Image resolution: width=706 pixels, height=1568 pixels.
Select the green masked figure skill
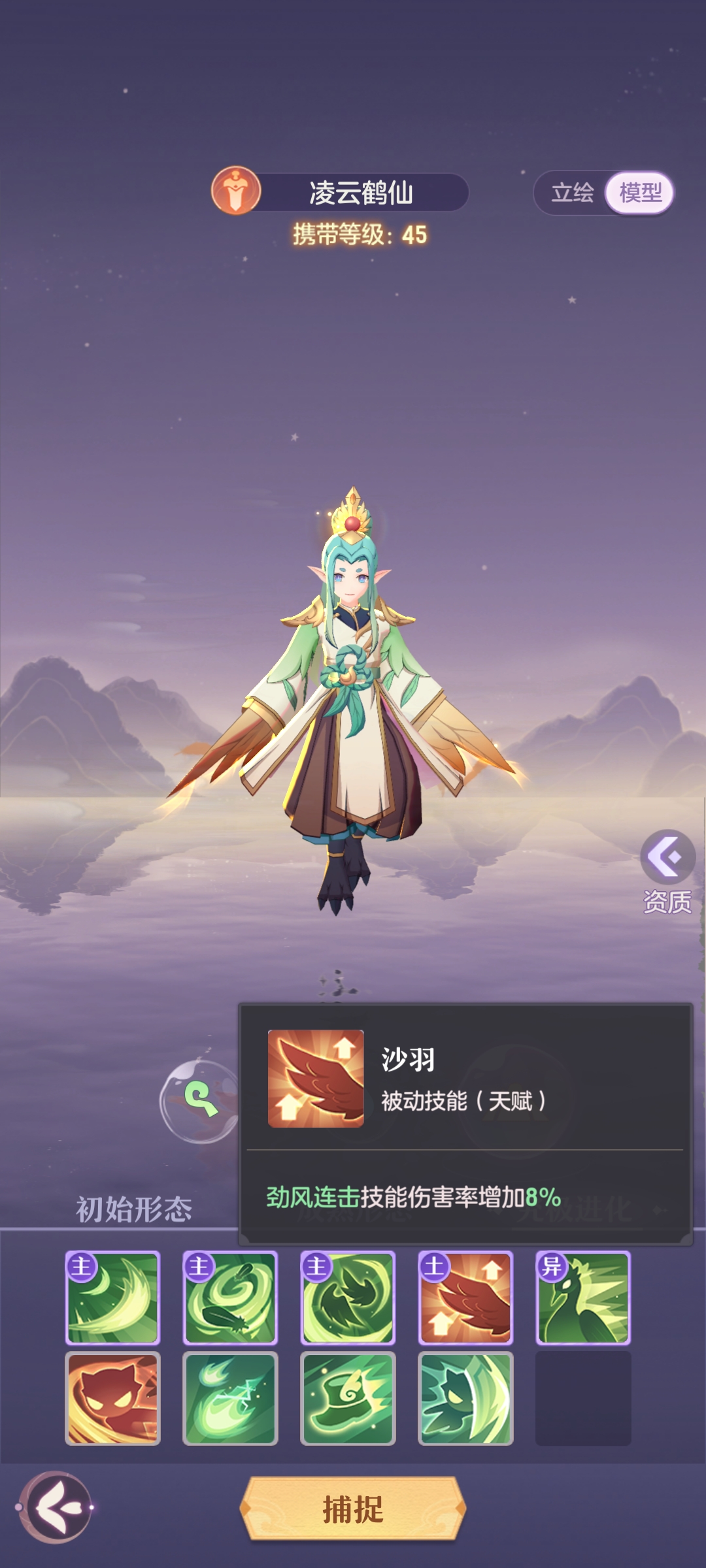click(465, 1398)
